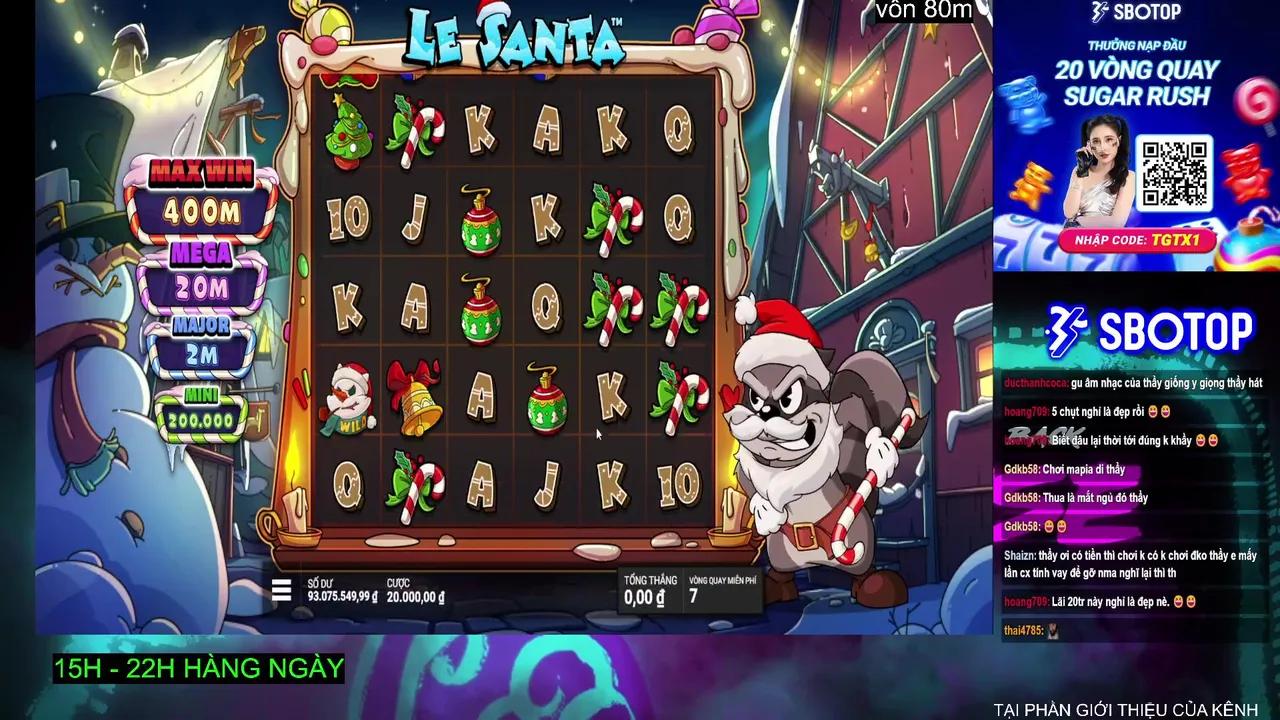Image resolution: width=1280 pixels, height=720 pixels.
Task: Click the Cược bet amount field
Action: point(417,590)
